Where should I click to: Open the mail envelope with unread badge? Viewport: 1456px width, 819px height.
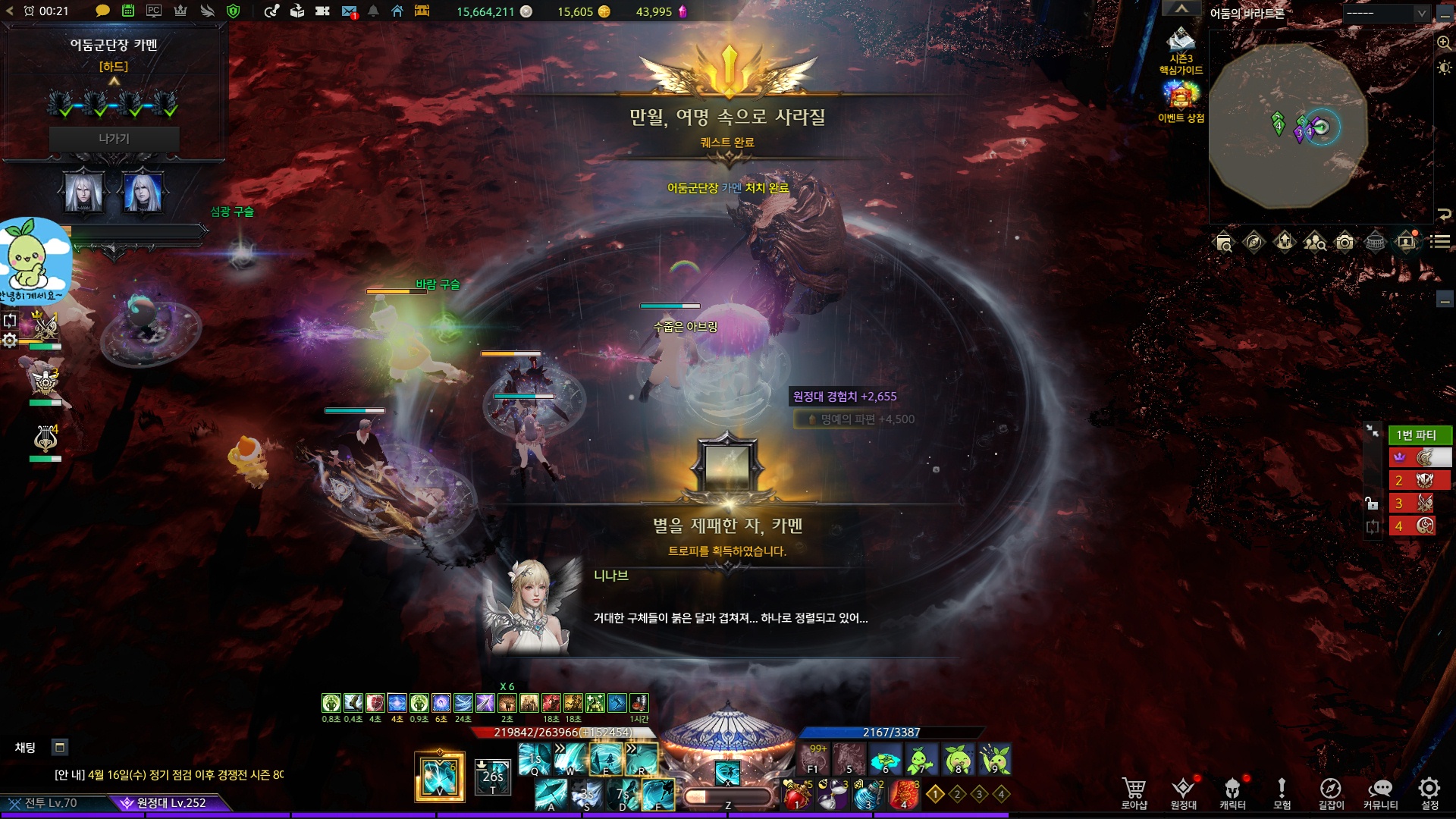pyautogui.click(x=349, y=11)
